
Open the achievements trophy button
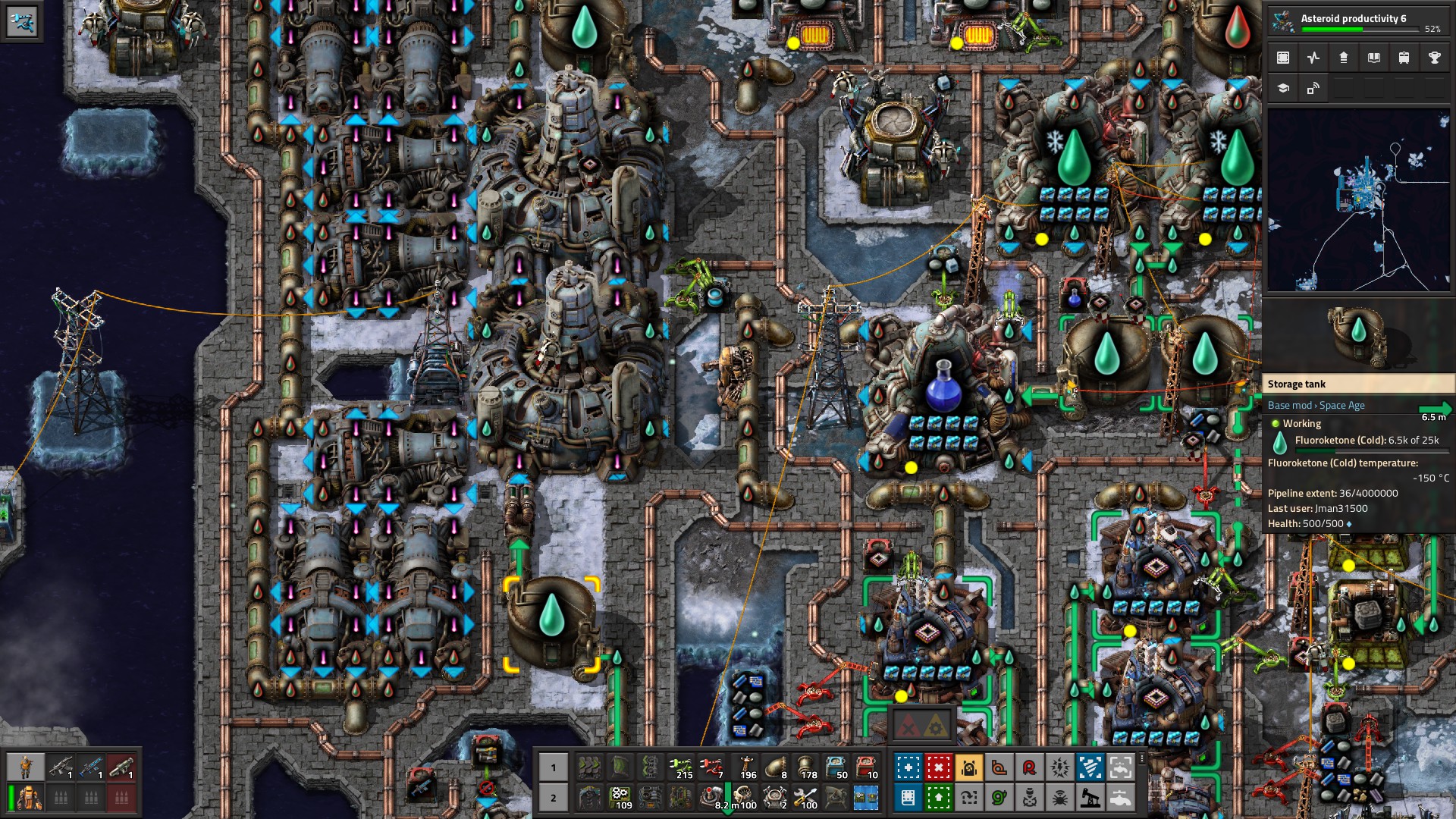[1434, 58]
